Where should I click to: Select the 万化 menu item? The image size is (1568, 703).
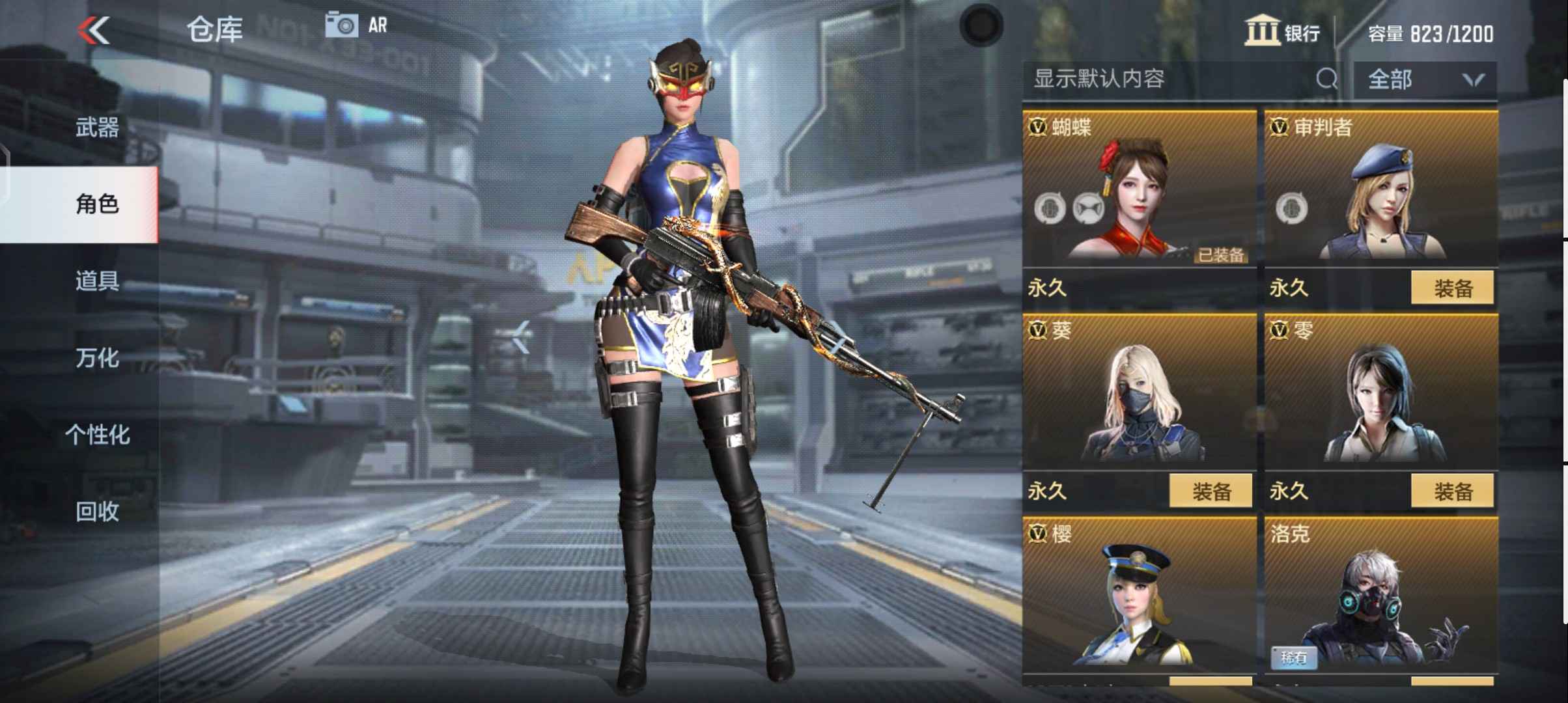96,359
